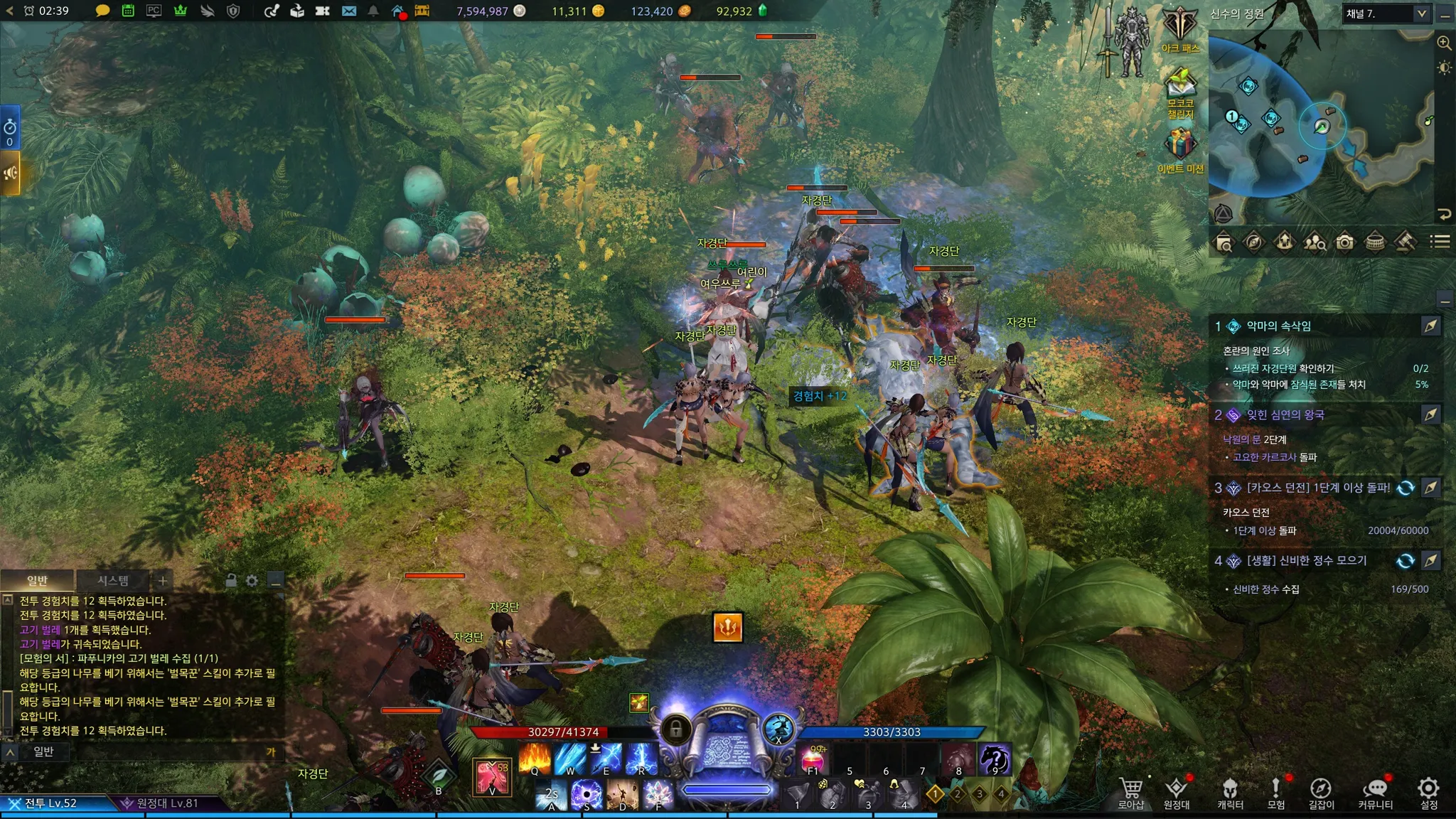1456x819 pixels.
Task: Open the 아크 패스 (Ark Pass) icon
Action: 1179,27
